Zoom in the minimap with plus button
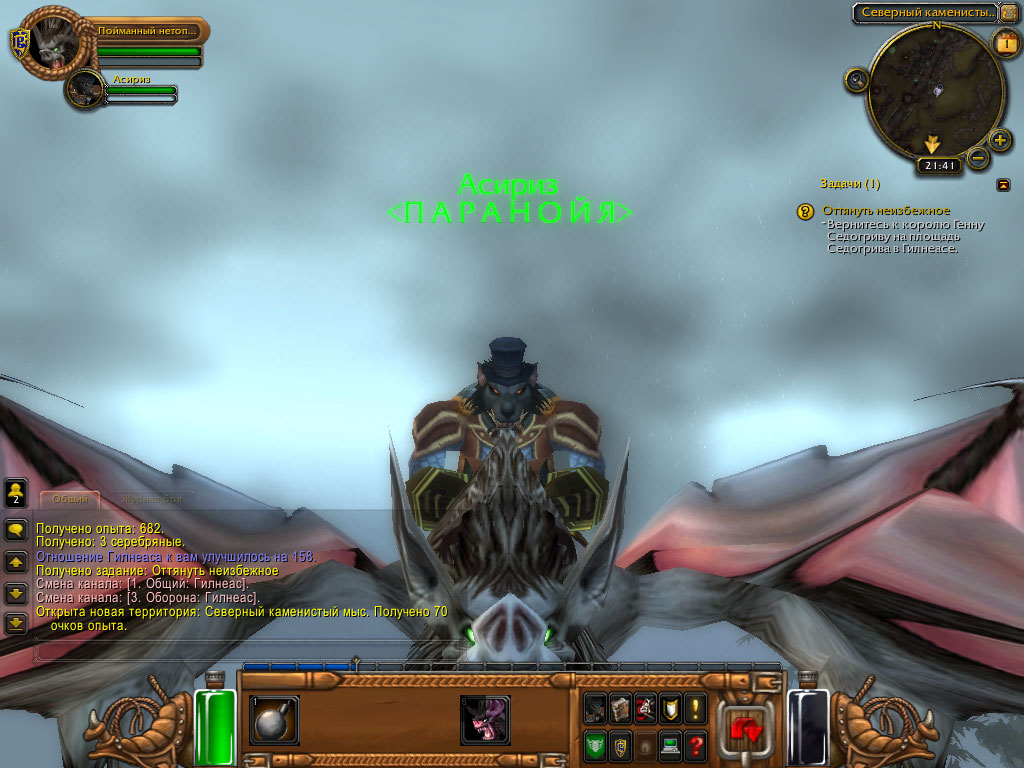The width and height of the screenshot is (1024, 768). coord(1000,139)
